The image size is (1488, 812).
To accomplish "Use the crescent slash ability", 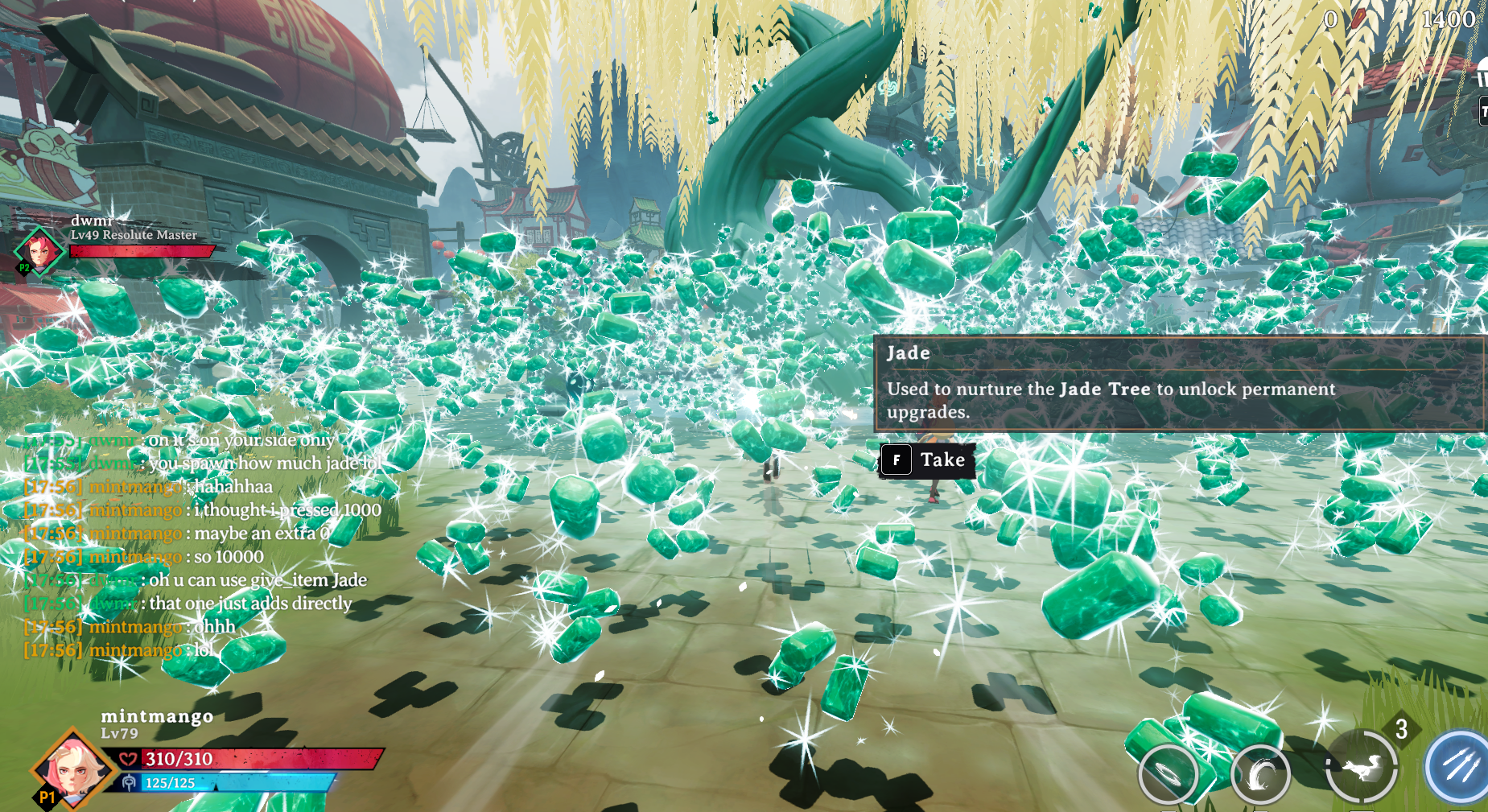I will point(1260,775).
